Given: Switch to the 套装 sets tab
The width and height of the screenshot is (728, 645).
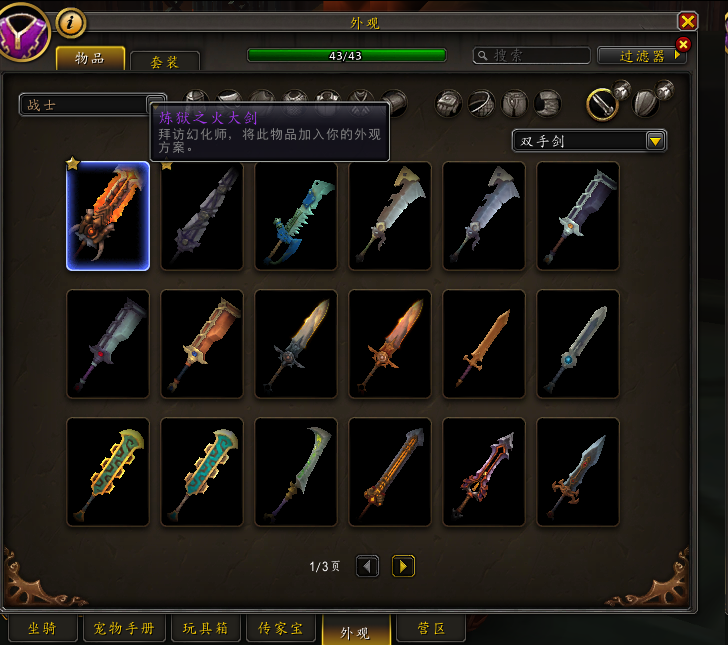Looking at the screenshot, I should (165, 61).
